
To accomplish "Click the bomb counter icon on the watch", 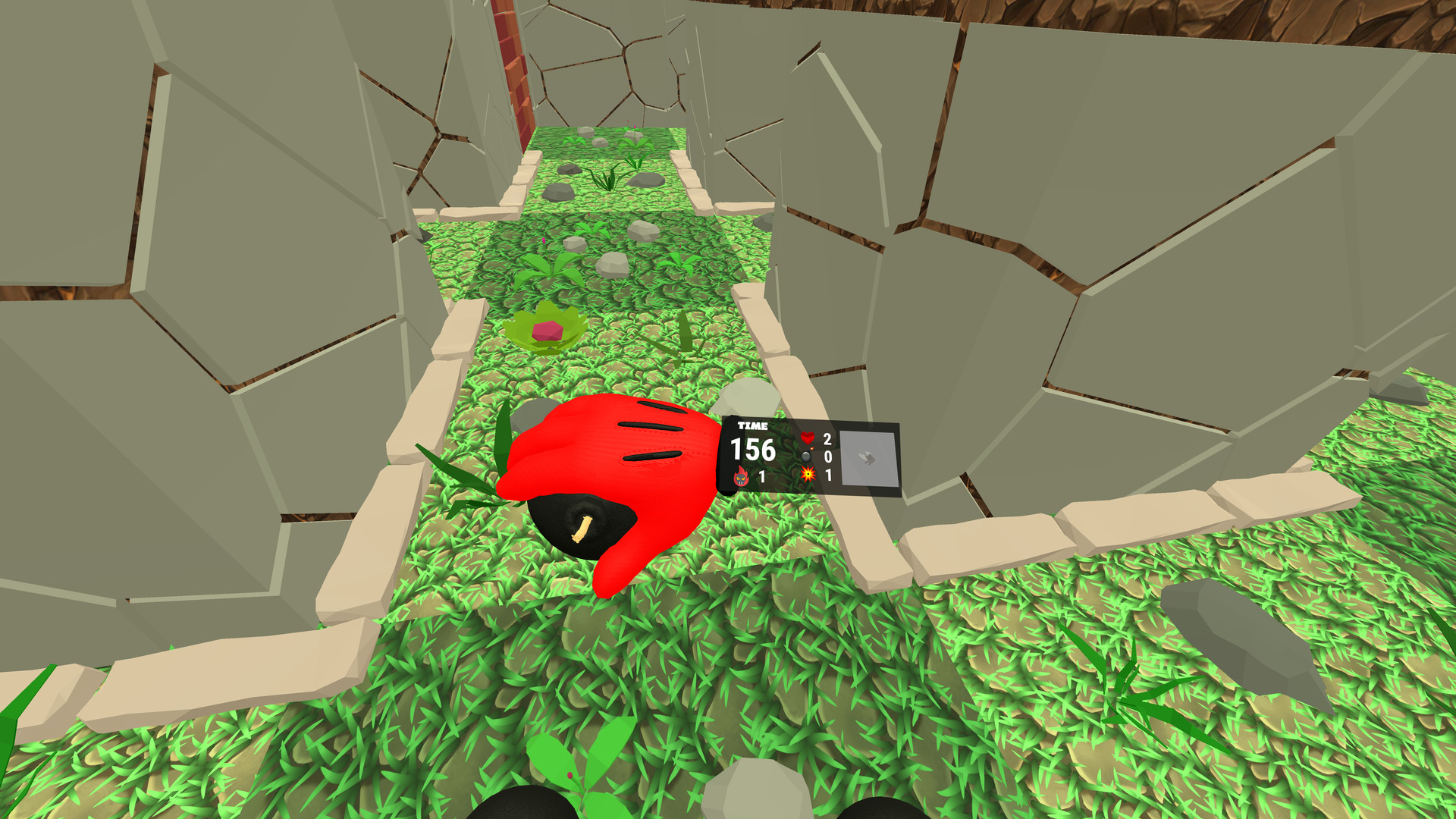I will (805, 457).
